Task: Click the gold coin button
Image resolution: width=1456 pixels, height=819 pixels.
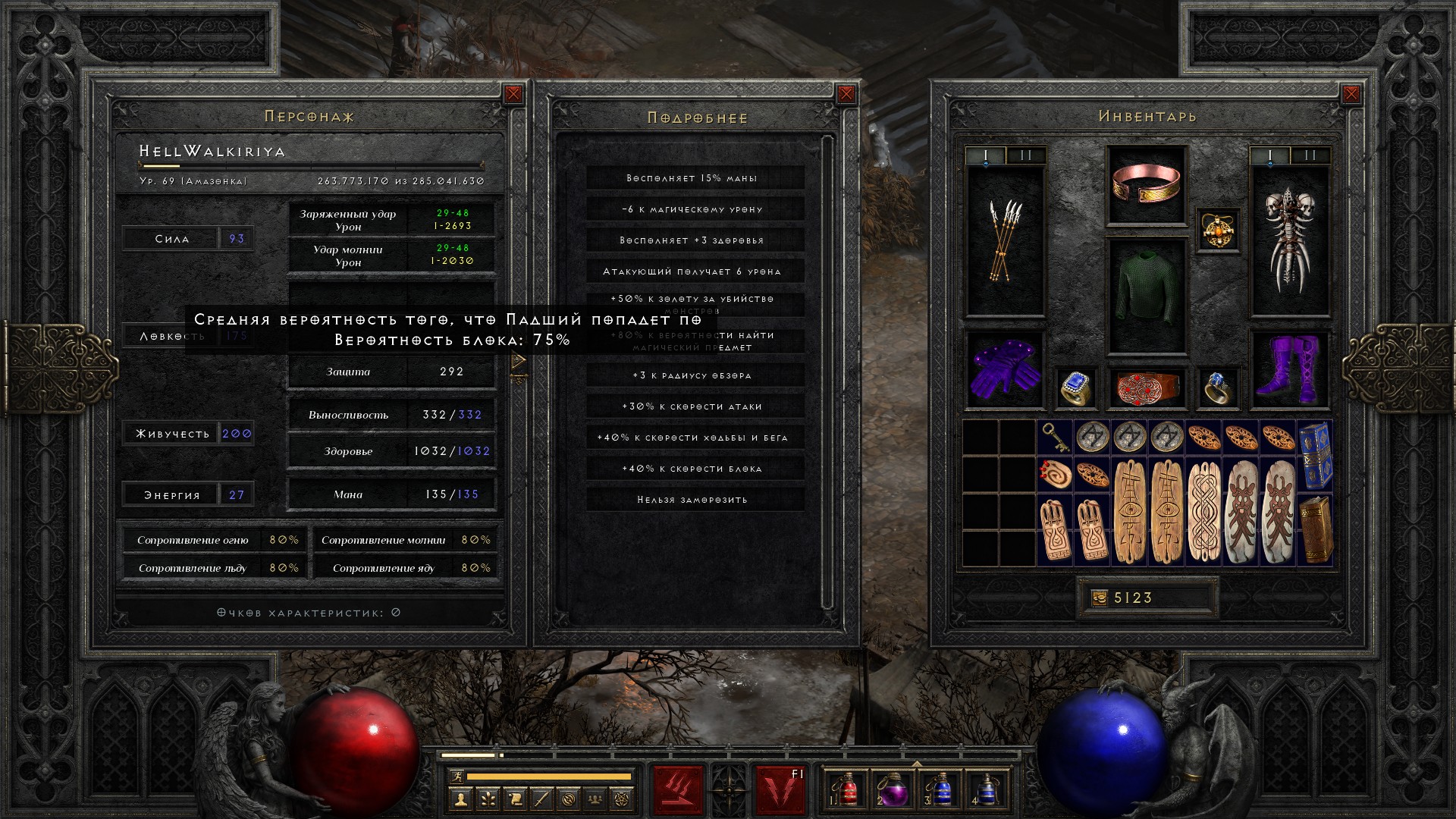Action: click(x=1099, y=598)
